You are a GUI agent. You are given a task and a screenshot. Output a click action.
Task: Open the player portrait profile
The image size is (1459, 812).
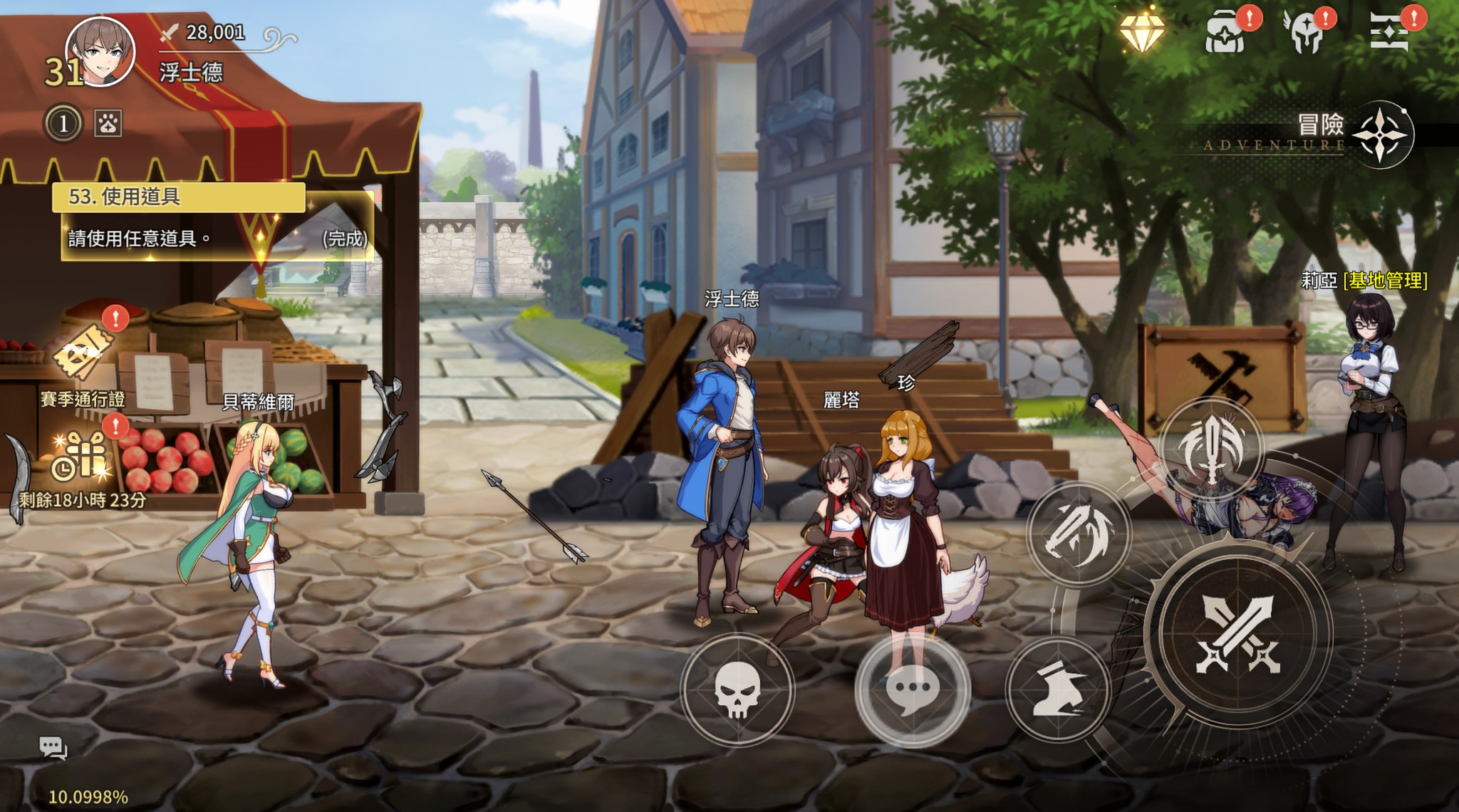coord(100,52)
